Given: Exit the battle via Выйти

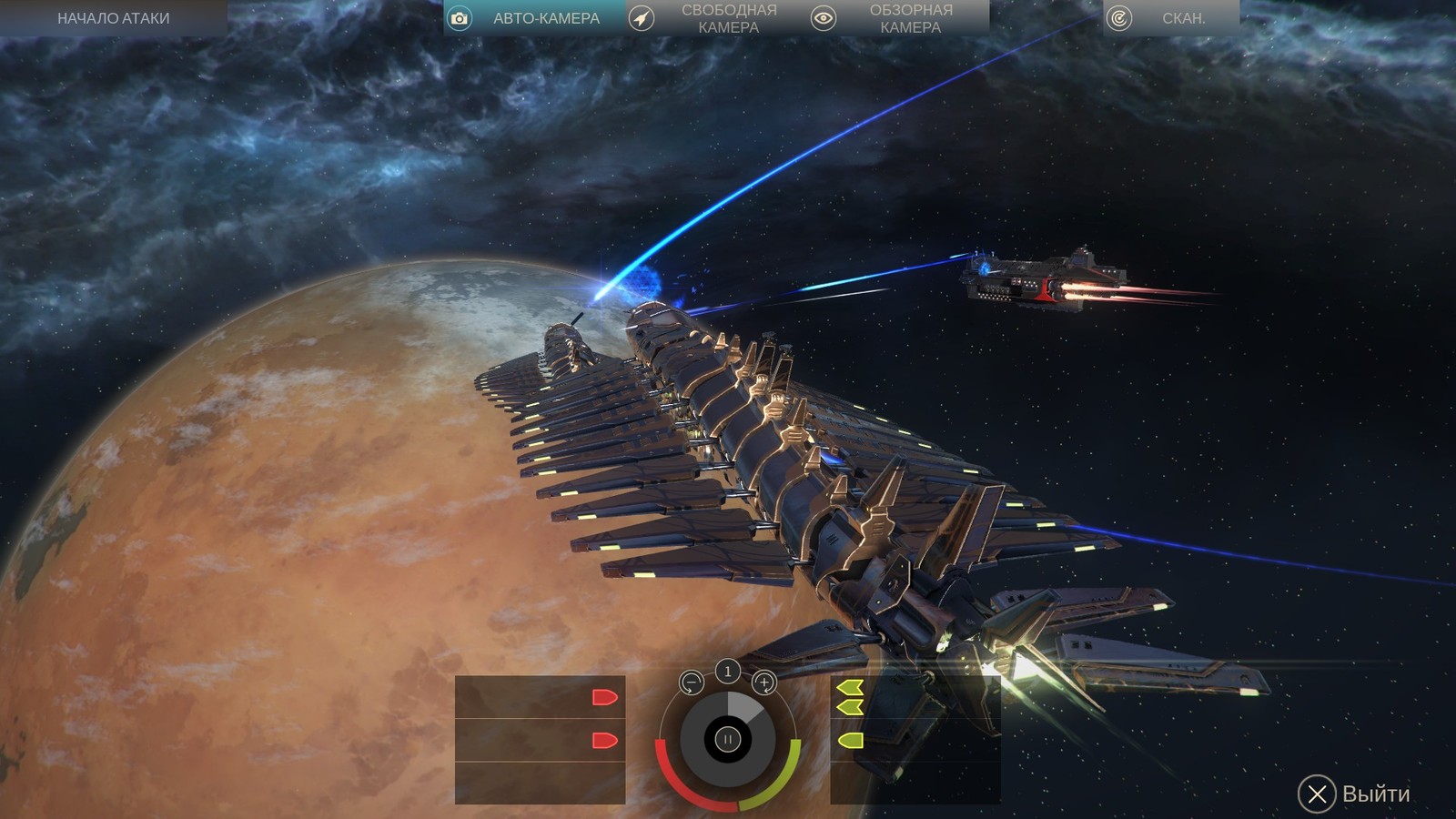Looking at the screenshot, I should (1354, 794).
